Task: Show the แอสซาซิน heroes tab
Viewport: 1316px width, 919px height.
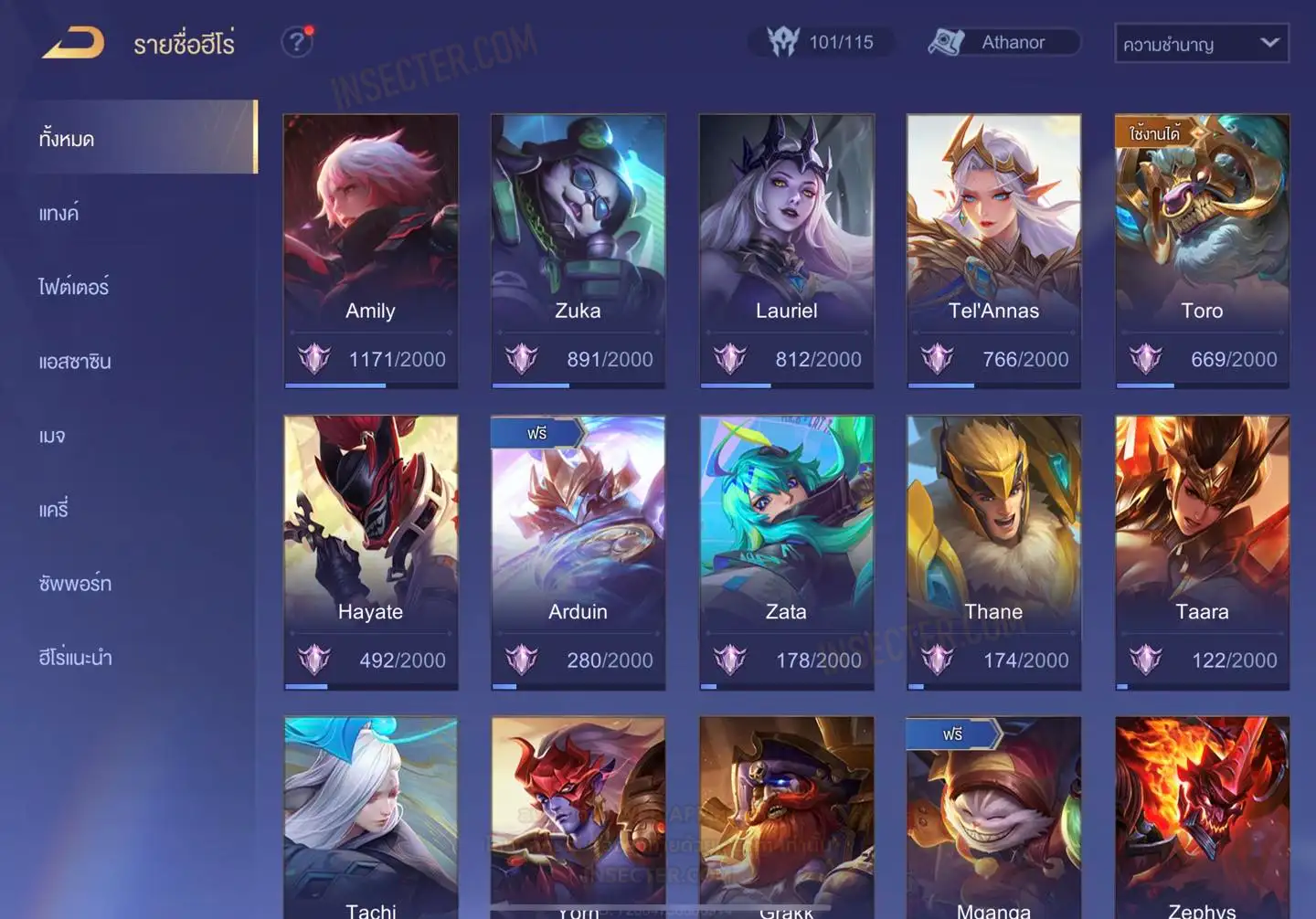Action: coord(75,362)
